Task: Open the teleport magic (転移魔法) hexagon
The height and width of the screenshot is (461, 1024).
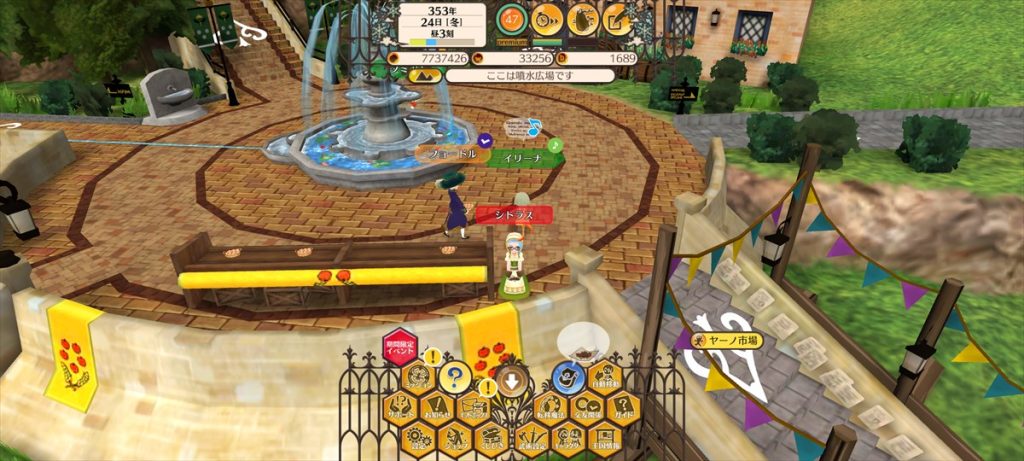Action: pyautogui.click(x=549, y=409)
